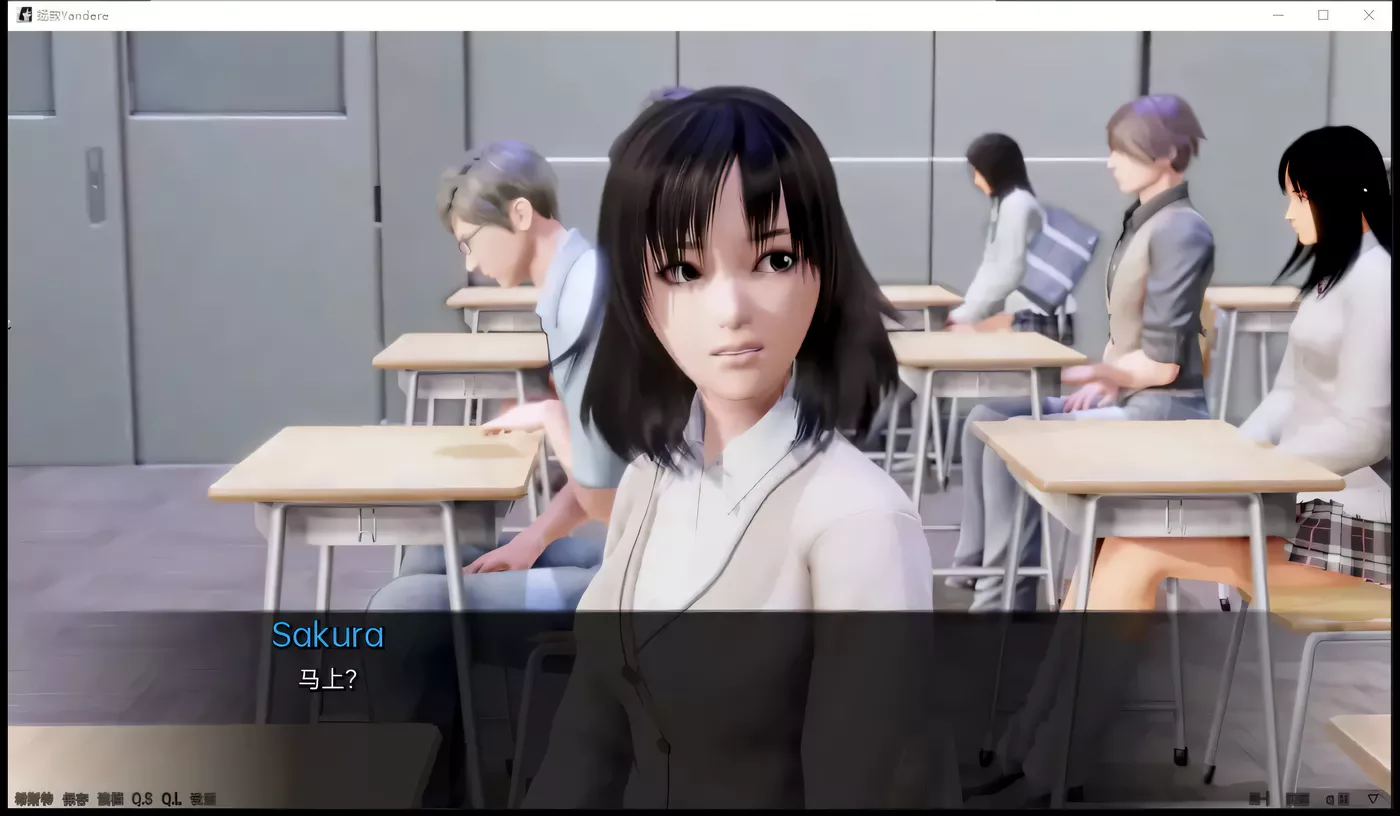Toggle the grid icon at bottom right
The height and width of the screenshot is (816, 1400).
click(1344, 798)
